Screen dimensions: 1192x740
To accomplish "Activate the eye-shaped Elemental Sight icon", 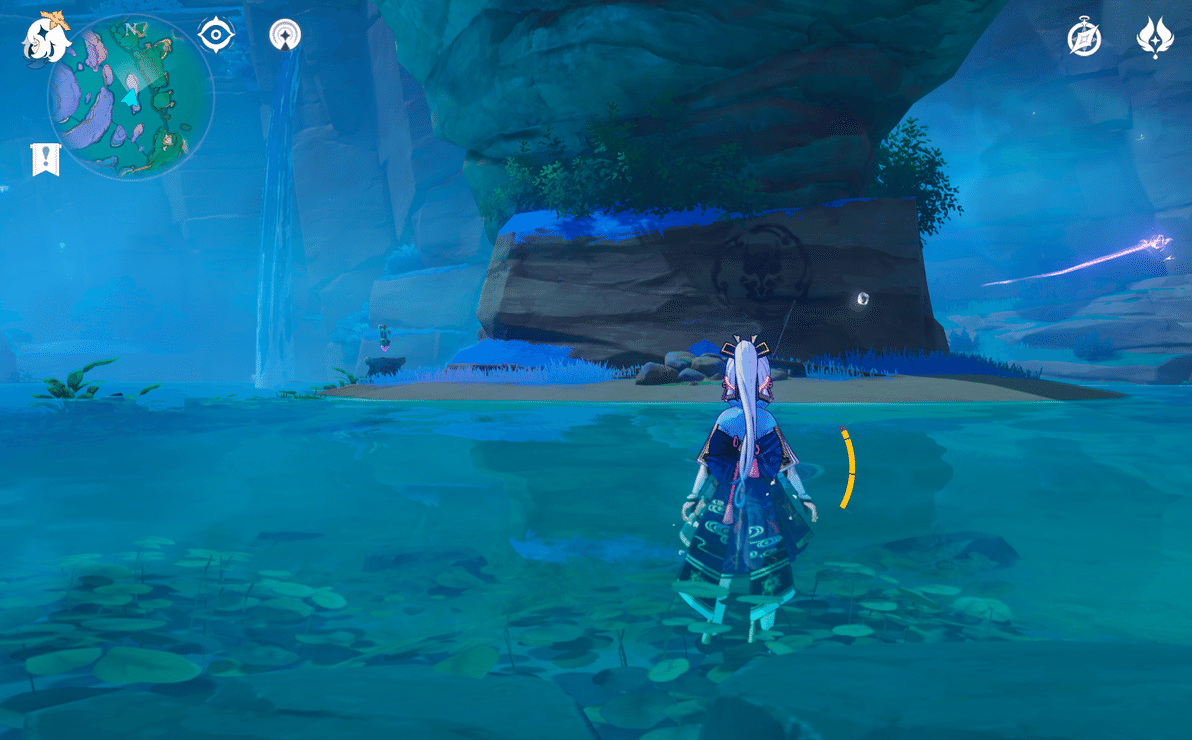I will pos(216,35).
